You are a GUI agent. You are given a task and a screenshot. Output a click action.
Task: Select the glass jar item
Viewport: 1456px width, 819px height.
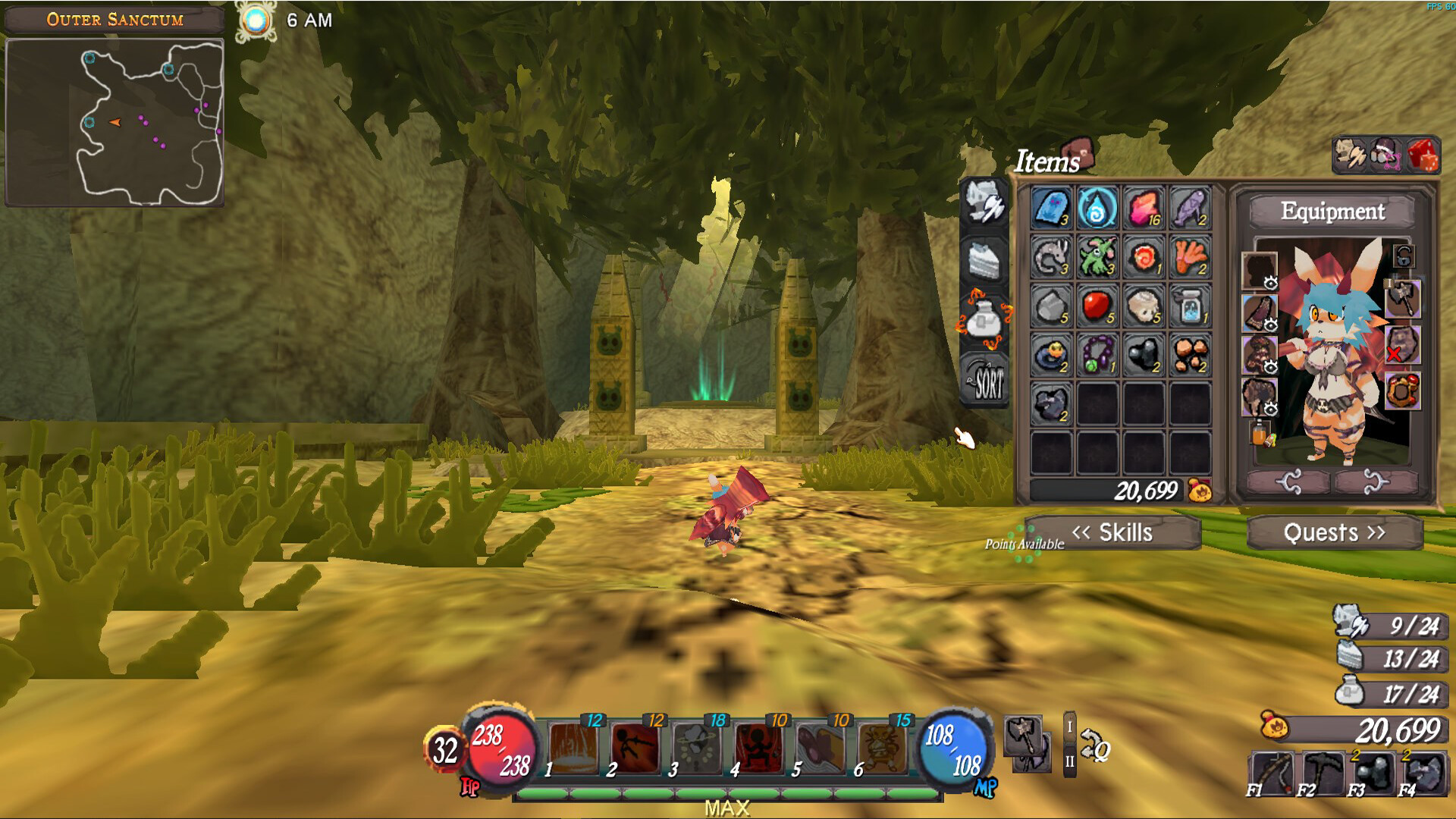point(1190,306)
